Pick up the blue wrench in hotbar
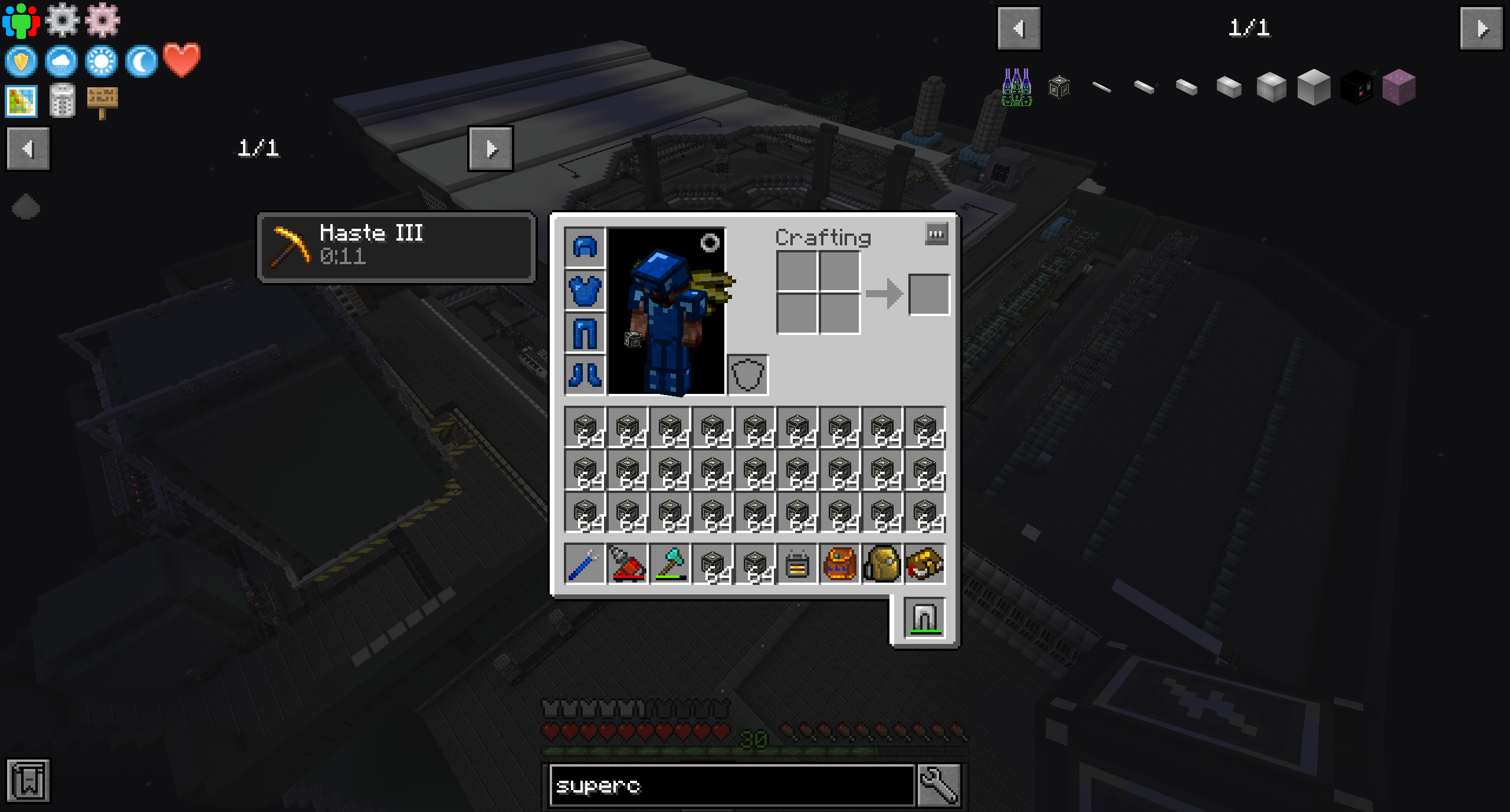This screenshot has width=1510, height=812. point(585,564)
